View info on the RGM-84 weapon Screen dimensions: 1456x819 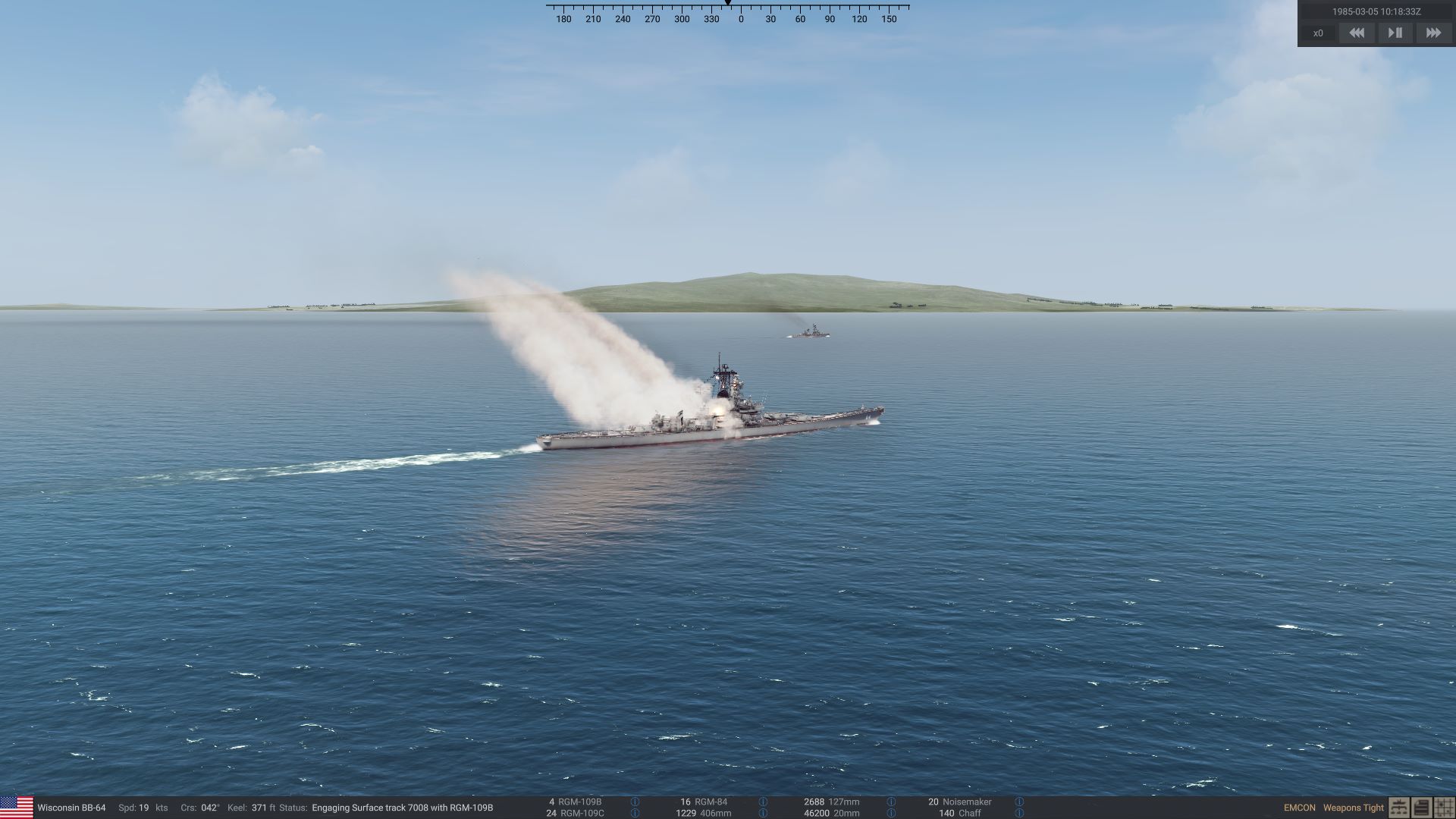(763, 802)
